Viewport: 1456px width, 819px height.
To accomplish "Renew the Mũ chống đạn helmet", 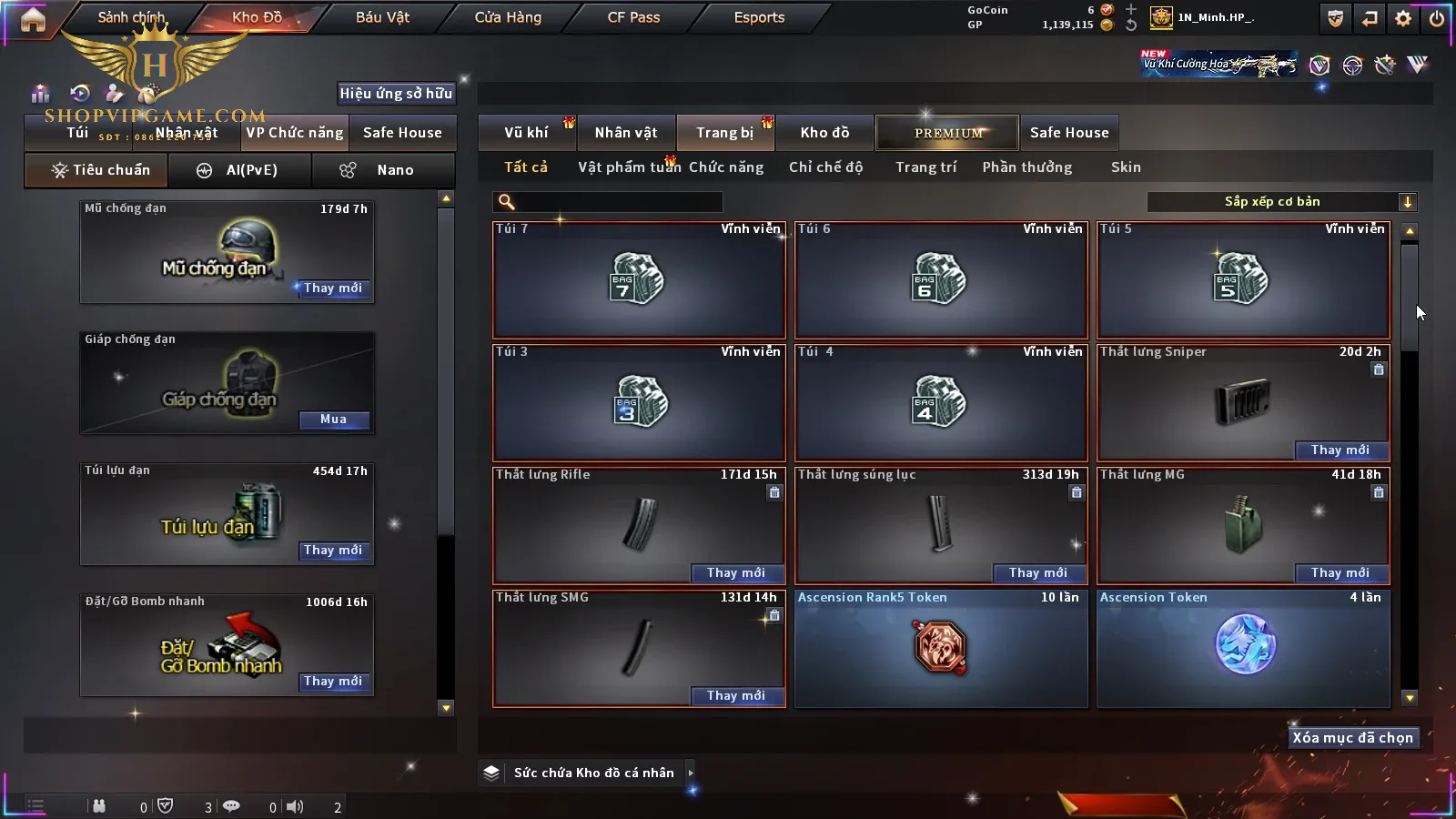I will tap(333, 288).
